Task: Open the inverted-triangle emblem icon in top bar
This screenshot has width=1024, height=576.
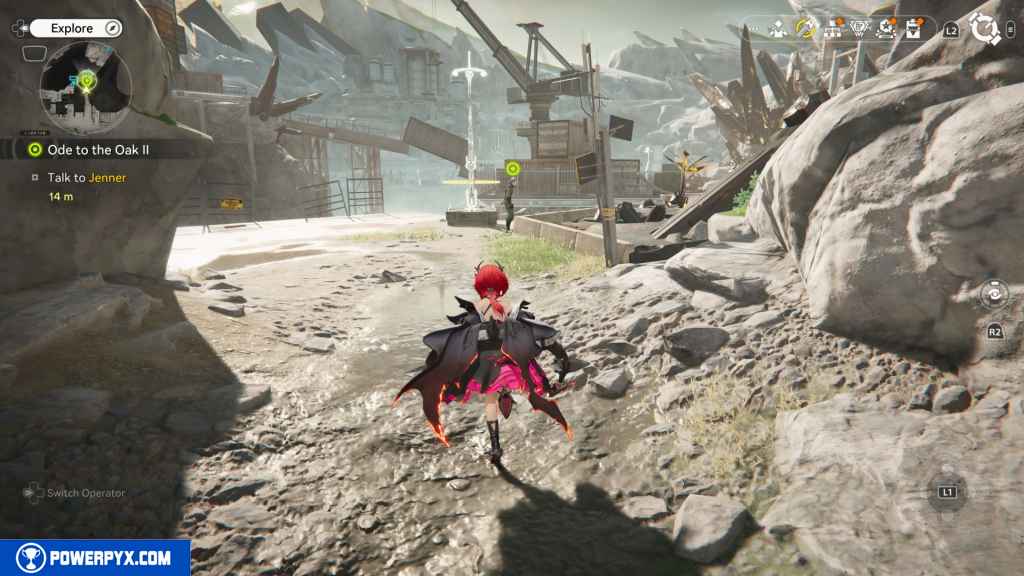Action: [859, 28]
